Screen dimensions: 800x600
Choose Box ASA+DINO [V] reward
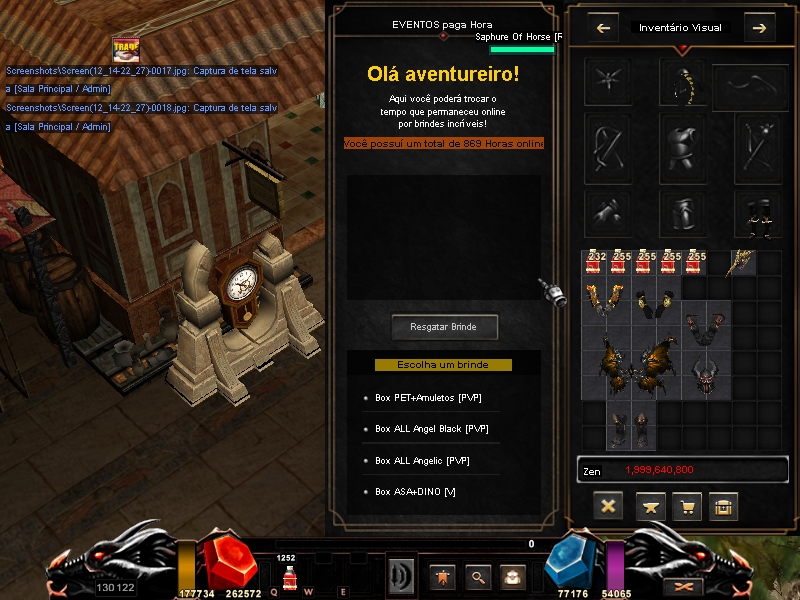(415, 493)
